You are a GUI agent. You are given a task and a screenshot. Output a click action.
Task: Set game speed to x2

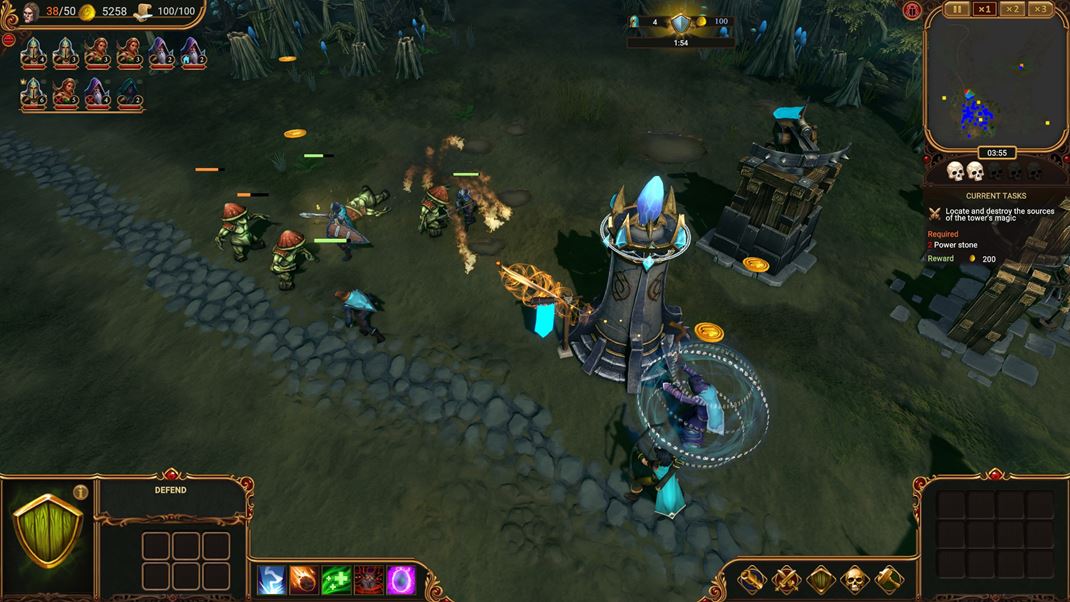point(1013,9)
